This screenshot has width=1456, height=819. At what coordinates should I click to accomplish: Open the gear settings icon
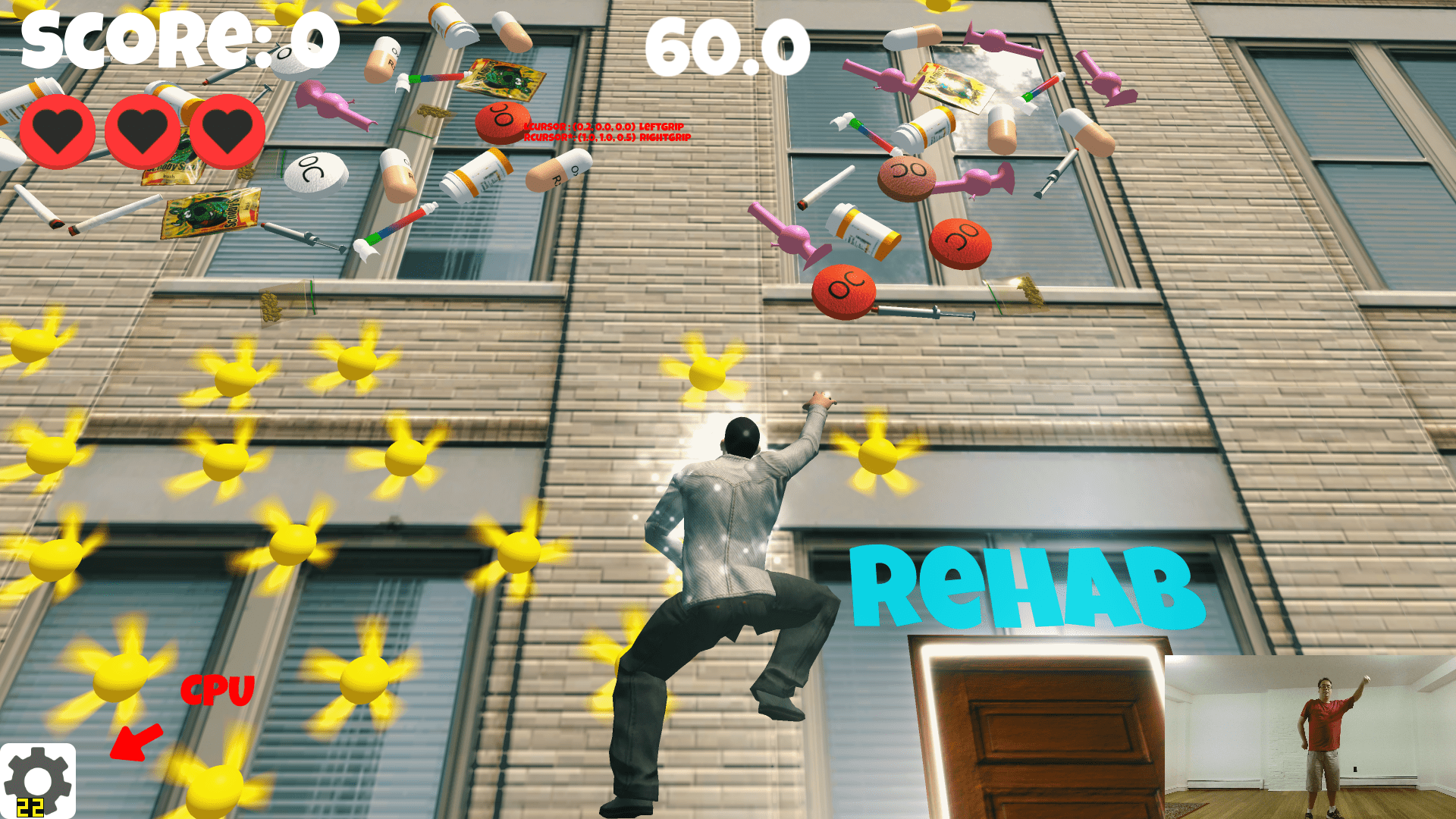[38, 780]
